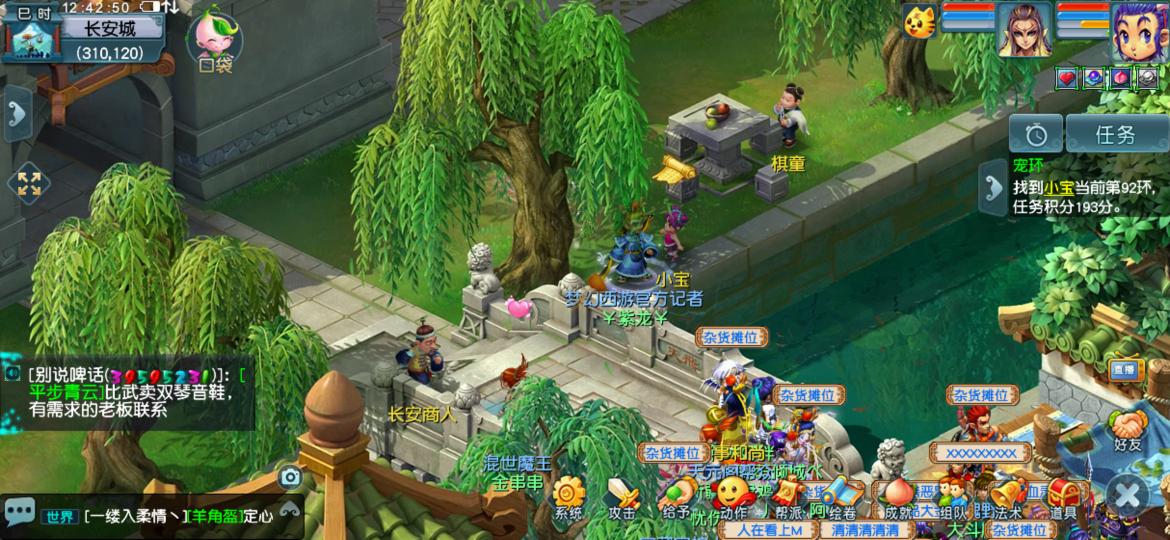The image size is (1170, 540).
Task: Open the 绘卷 (Scroll) panel
Action: pos(841,495)
